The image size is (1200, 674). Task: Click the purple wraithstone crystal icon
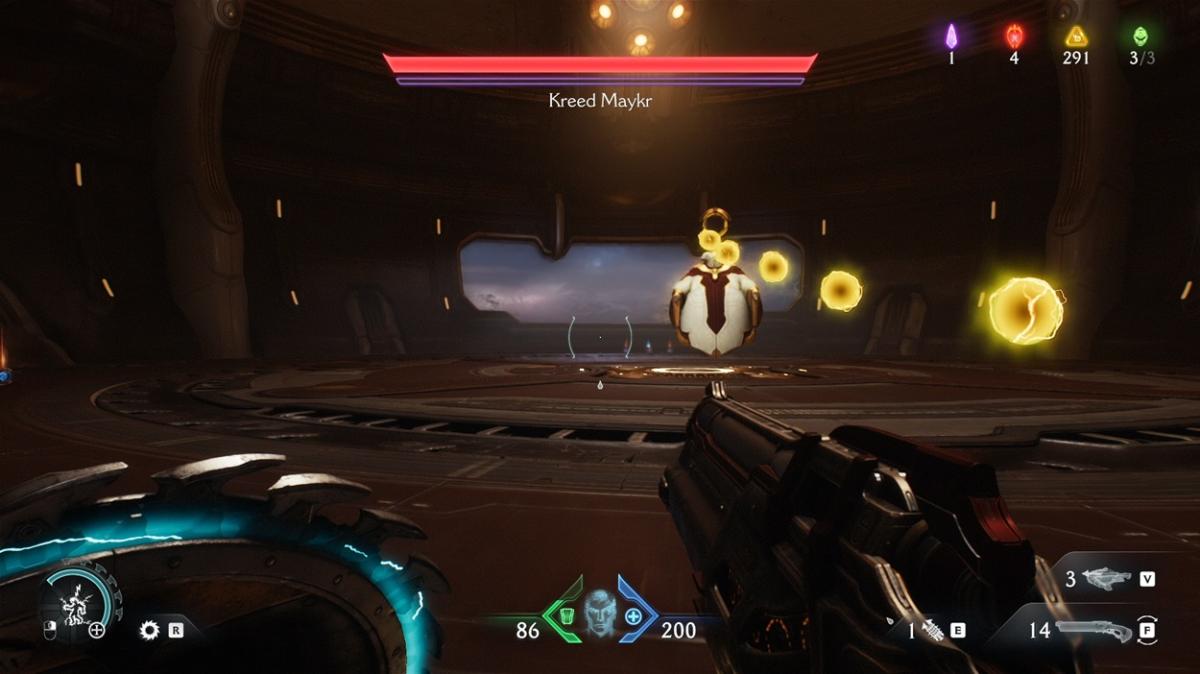click(952, 37)
